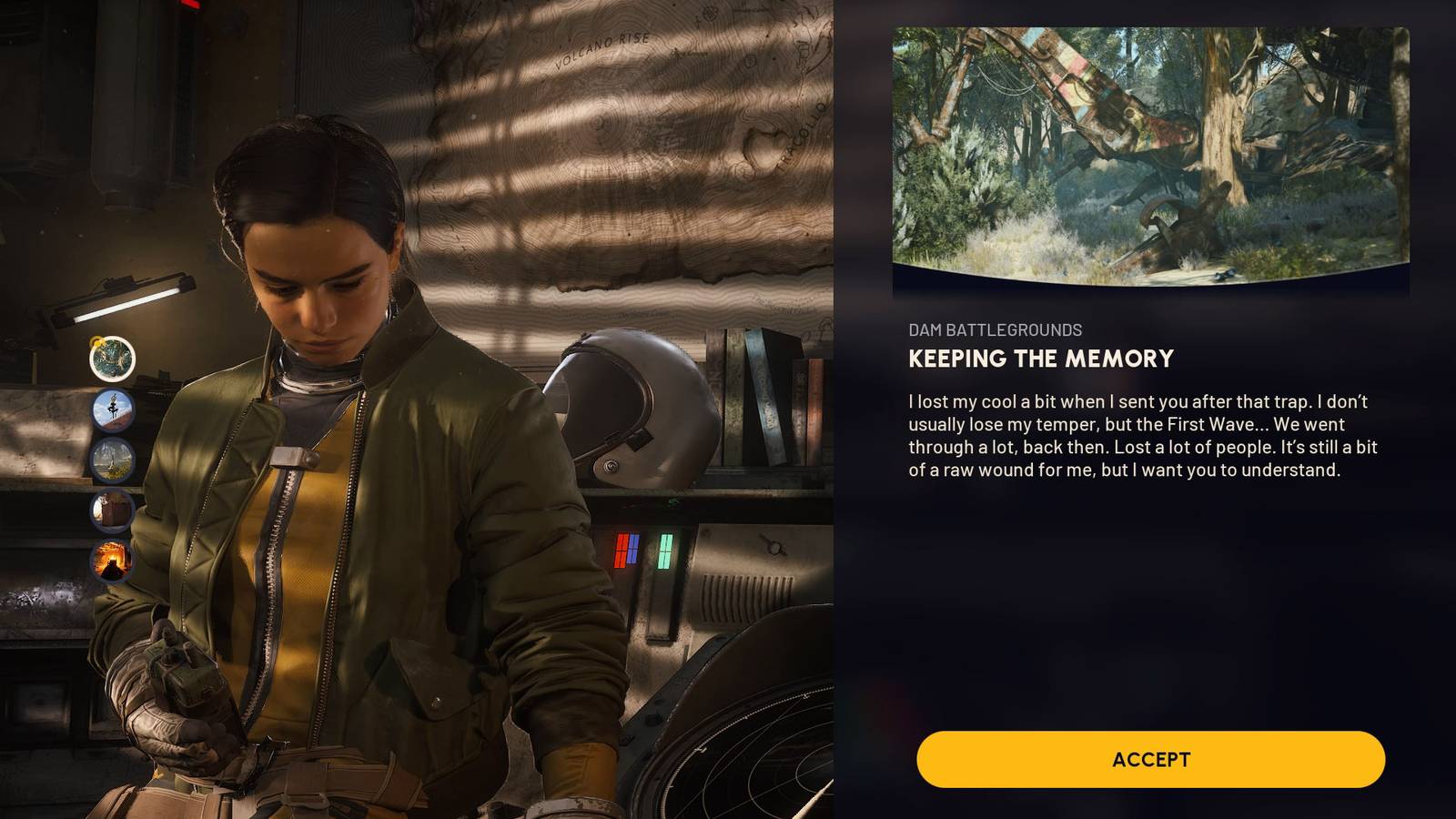1456x819 pixels.
Task: Open the second circular quest icon in the sidebar
Action: click(x=114, y=409)
